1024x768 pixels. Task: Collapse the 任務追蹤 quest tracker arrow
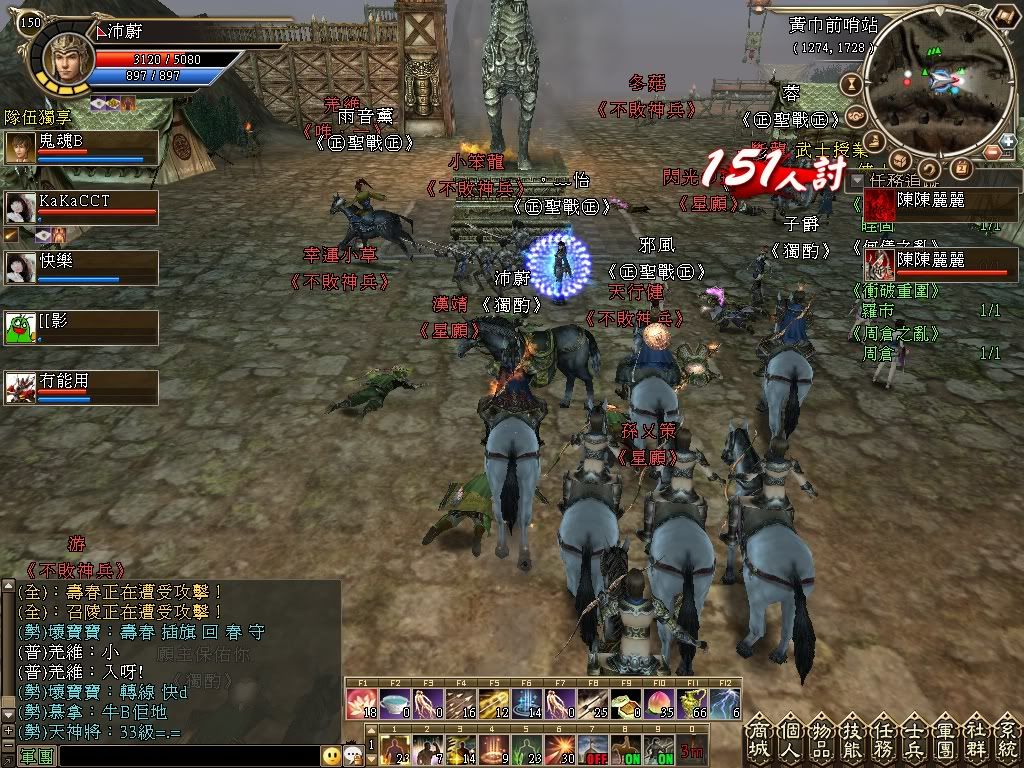tap(856, 182)
